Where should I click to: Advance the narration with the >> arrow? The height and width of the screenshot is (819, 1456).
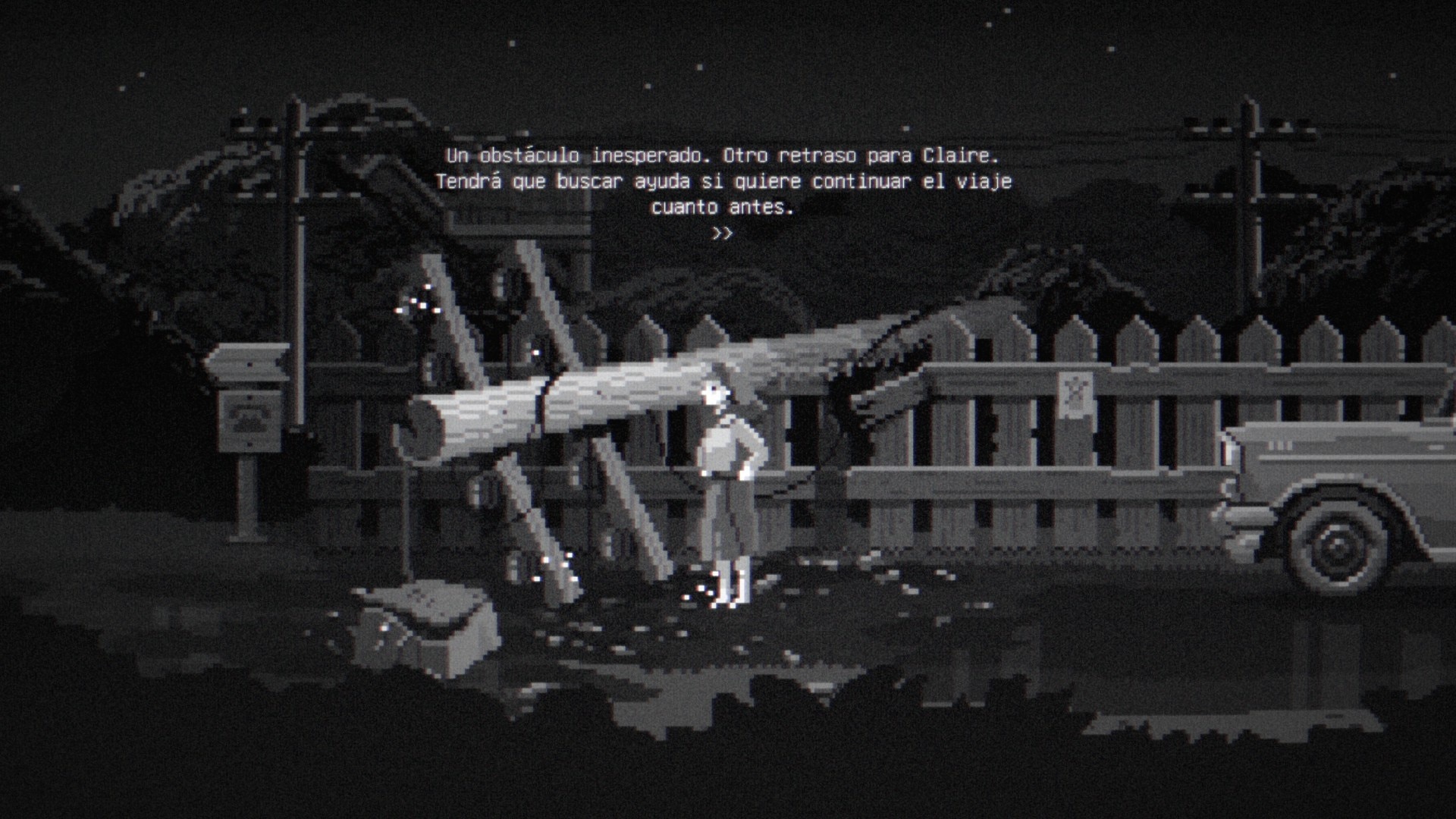tap(722, 234)
